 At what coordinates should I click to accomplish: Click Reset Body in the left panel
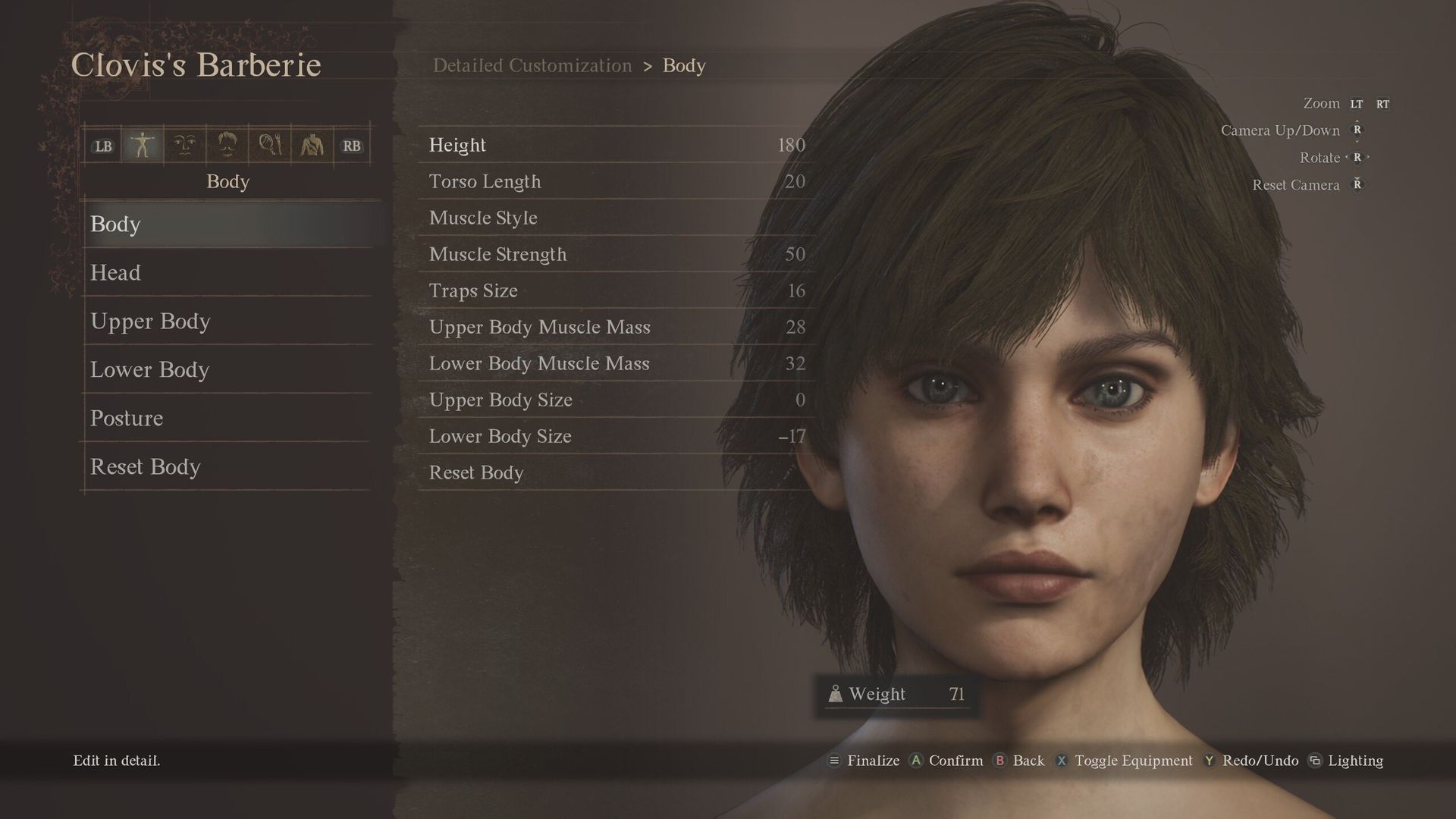[x=146, y=467]
